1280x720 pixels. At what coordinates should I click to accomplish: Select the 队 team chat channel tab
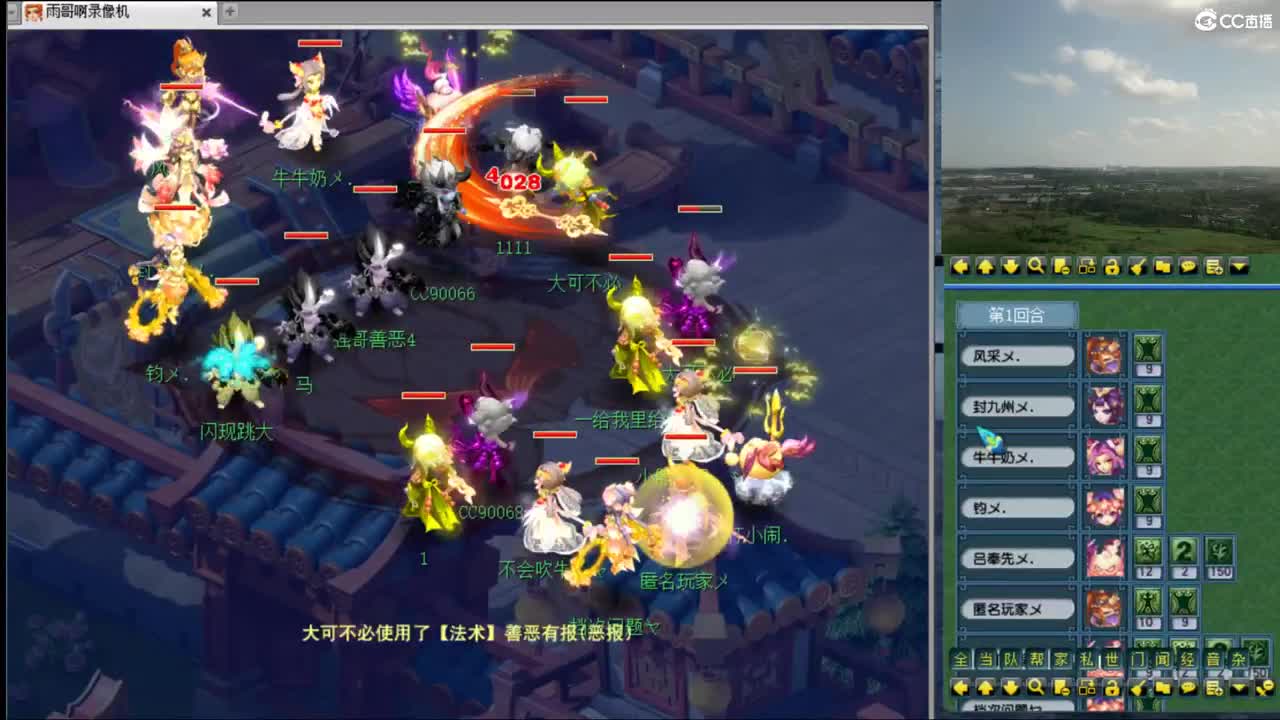pos(1009,658)
